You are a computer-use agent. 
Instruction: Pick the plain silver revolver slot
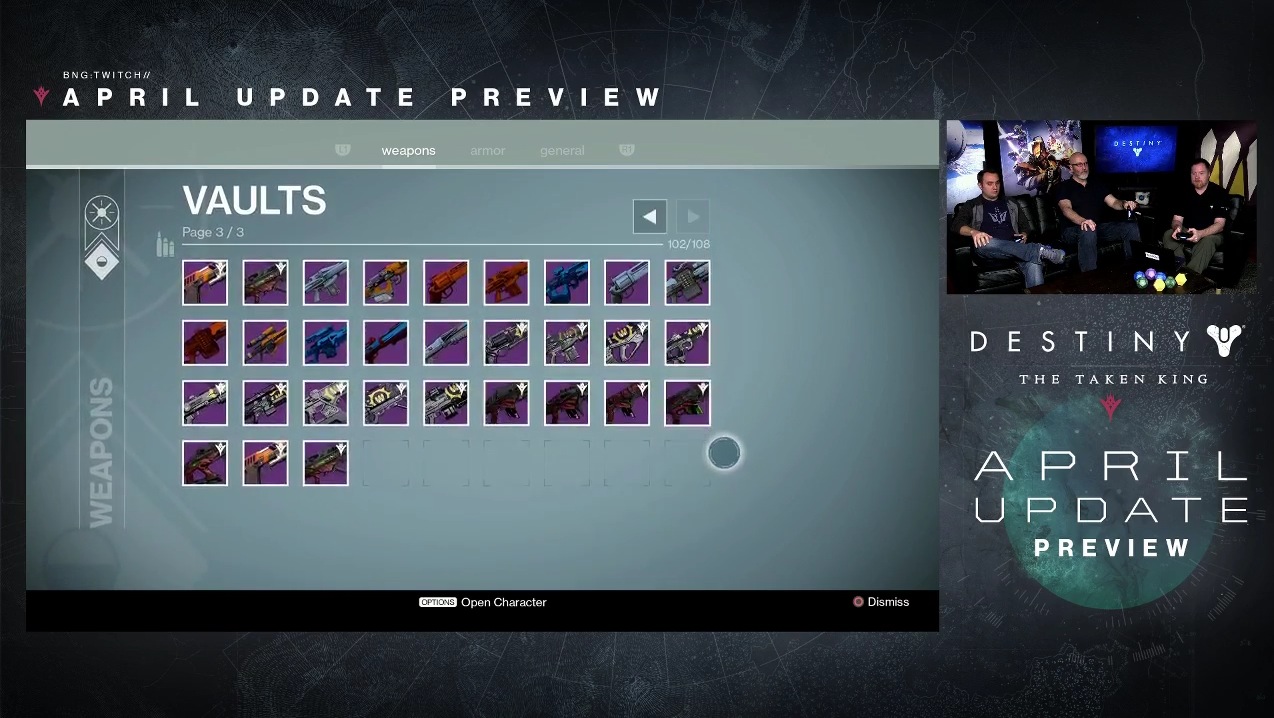point(627,283)
